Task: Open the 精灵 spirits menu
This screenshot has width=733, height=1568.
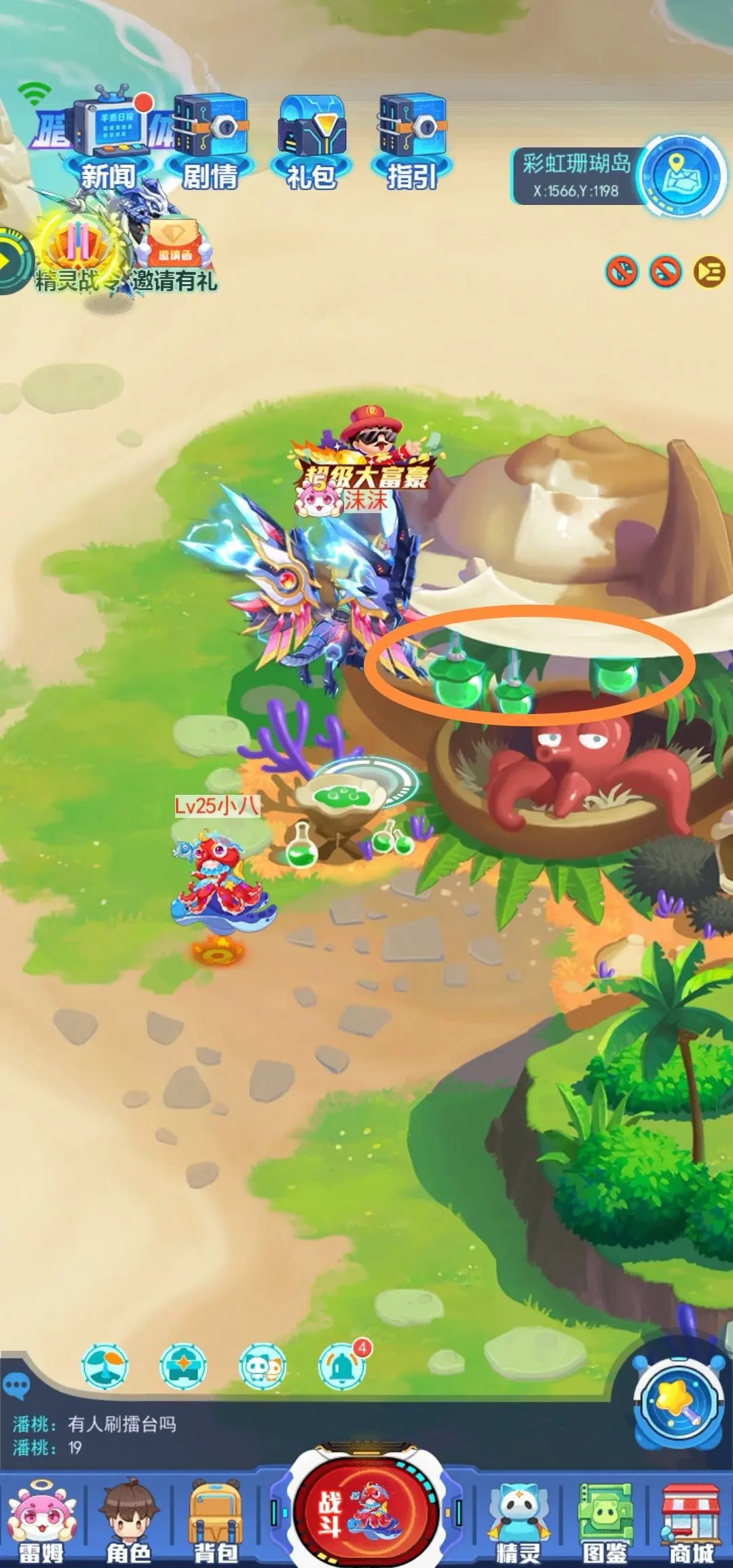Action: pos(519,1524)
